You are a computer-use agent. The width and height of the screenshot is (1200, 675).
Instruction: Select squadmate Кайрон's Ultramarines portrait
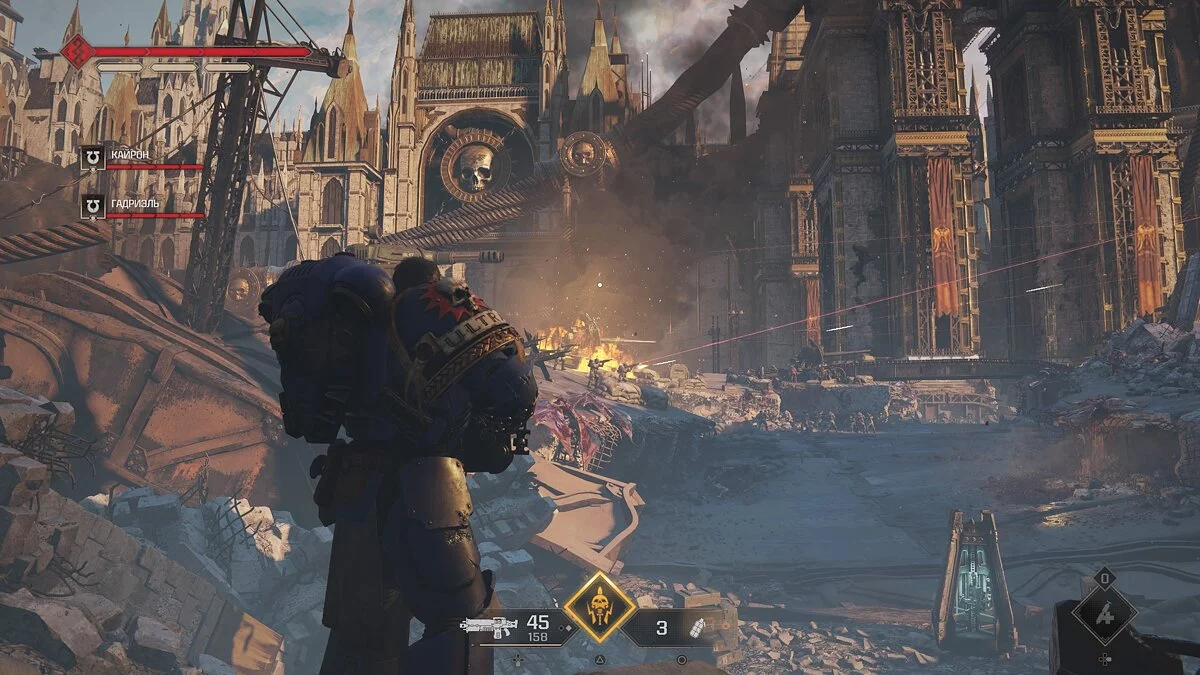[x=92, y=157]
